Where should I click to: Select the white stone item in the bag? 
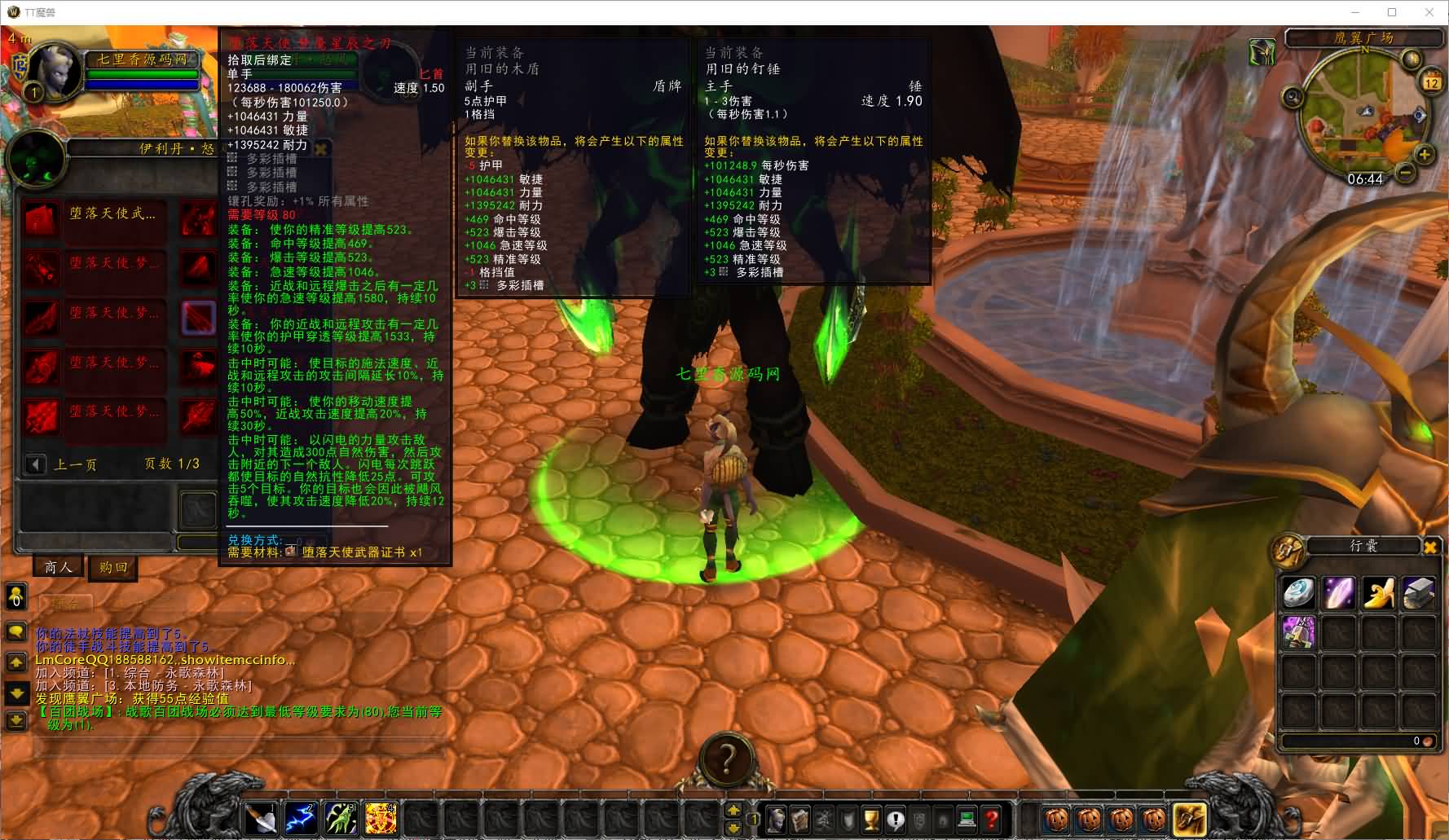tap(1298, 593)
